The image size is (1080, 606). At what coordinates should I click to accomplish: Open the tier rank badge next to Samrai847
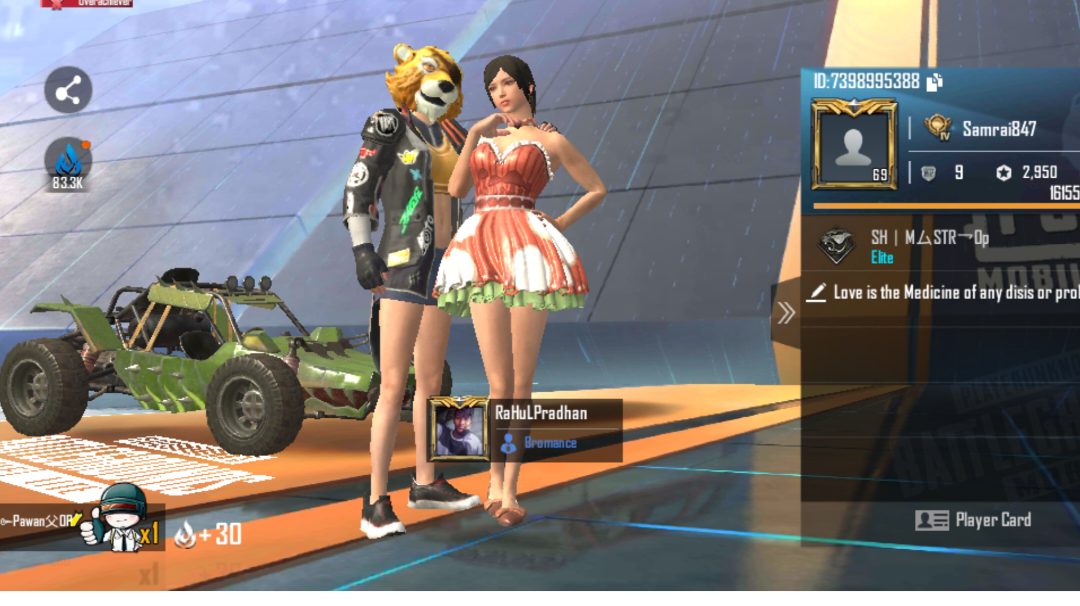click(937, 128)
